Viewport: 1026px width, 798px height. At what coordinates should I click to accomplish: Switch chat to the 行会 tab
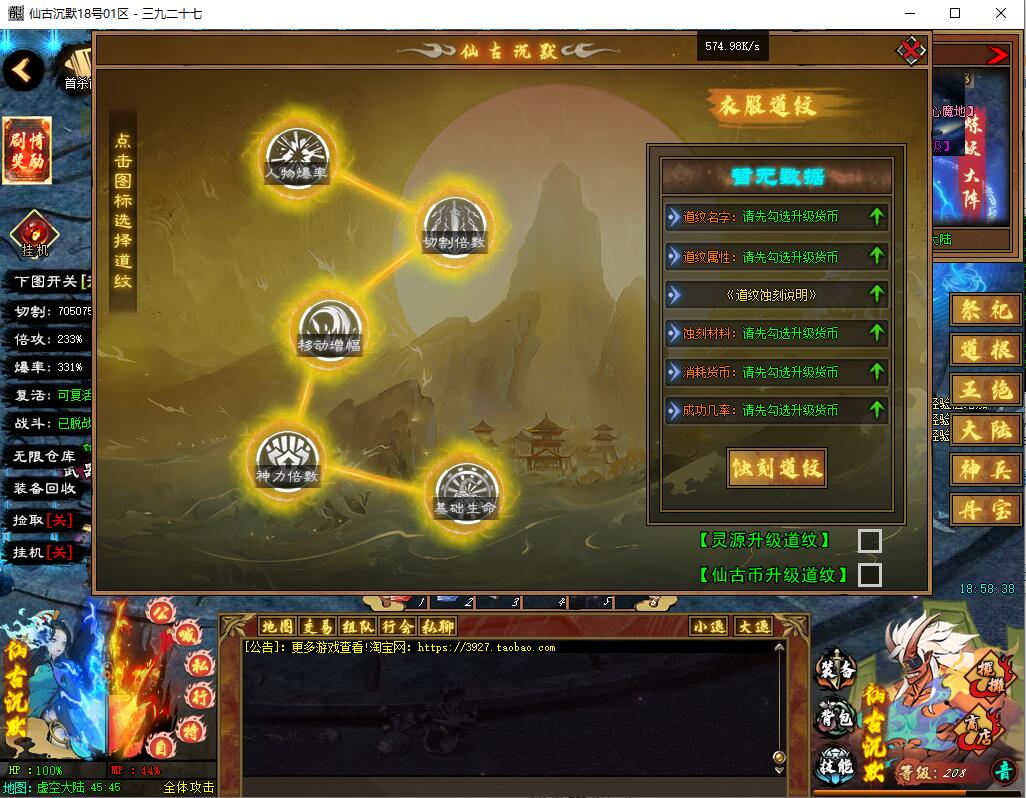tap(397, 627)
